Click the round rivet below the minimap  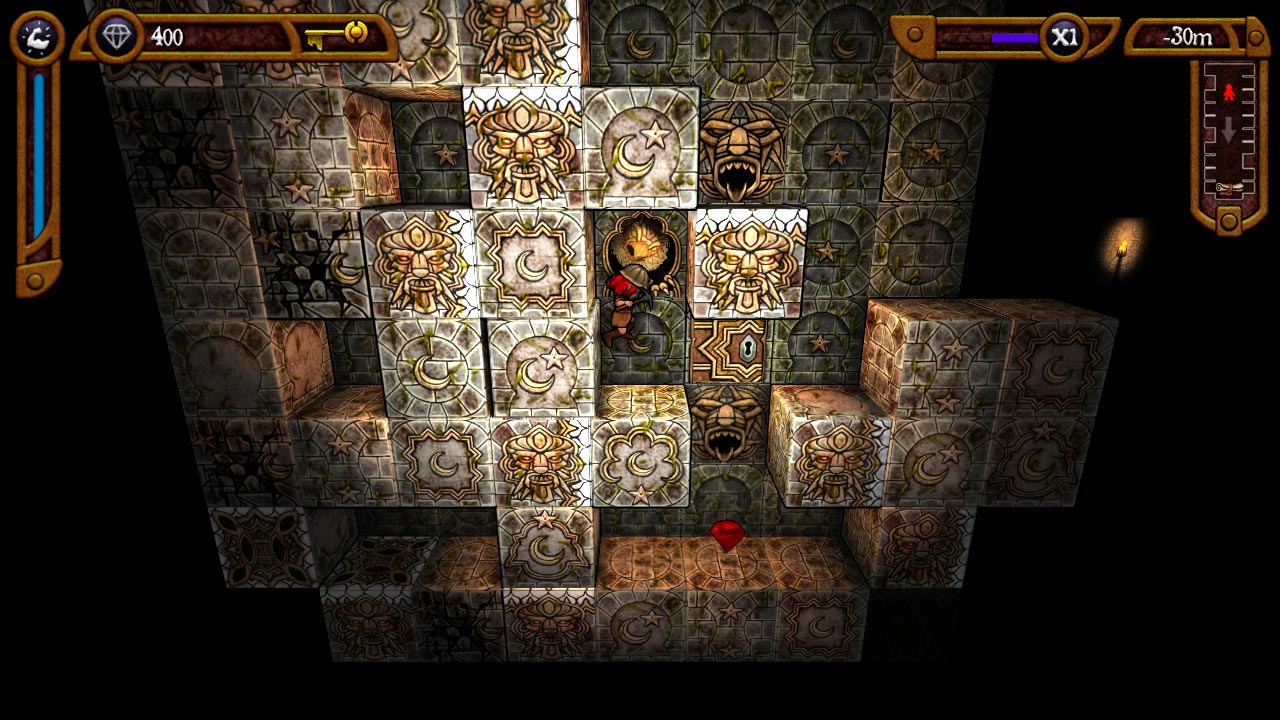pyautogui.click(x=1230, y=221)
